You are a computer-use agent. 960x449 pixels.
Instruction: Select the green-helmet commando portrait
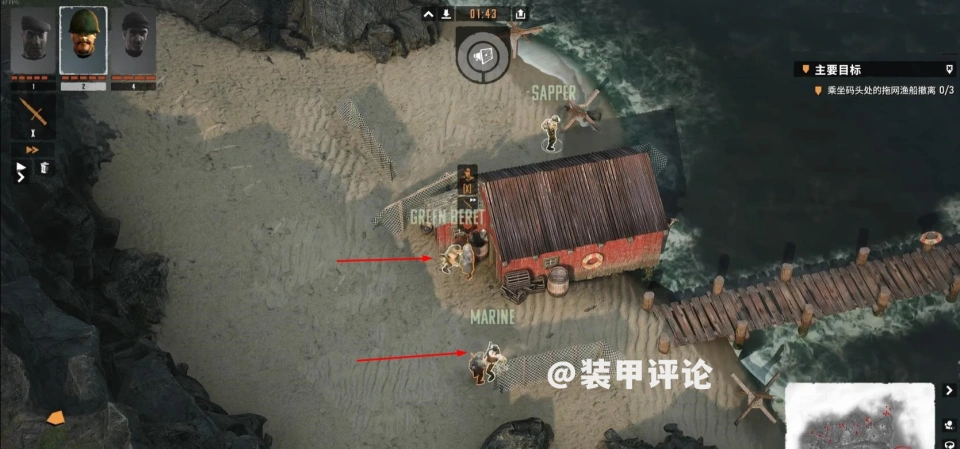pos(83,41)
